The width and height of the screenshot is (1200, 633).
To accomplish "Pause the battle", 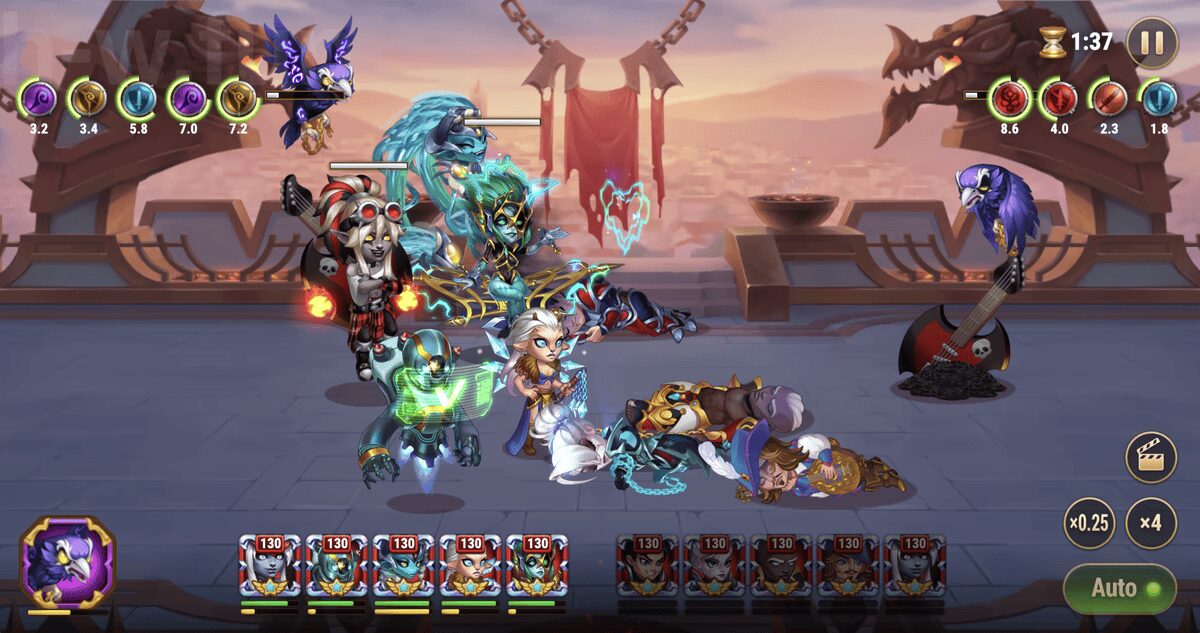I will click(x=1152, y=43).
